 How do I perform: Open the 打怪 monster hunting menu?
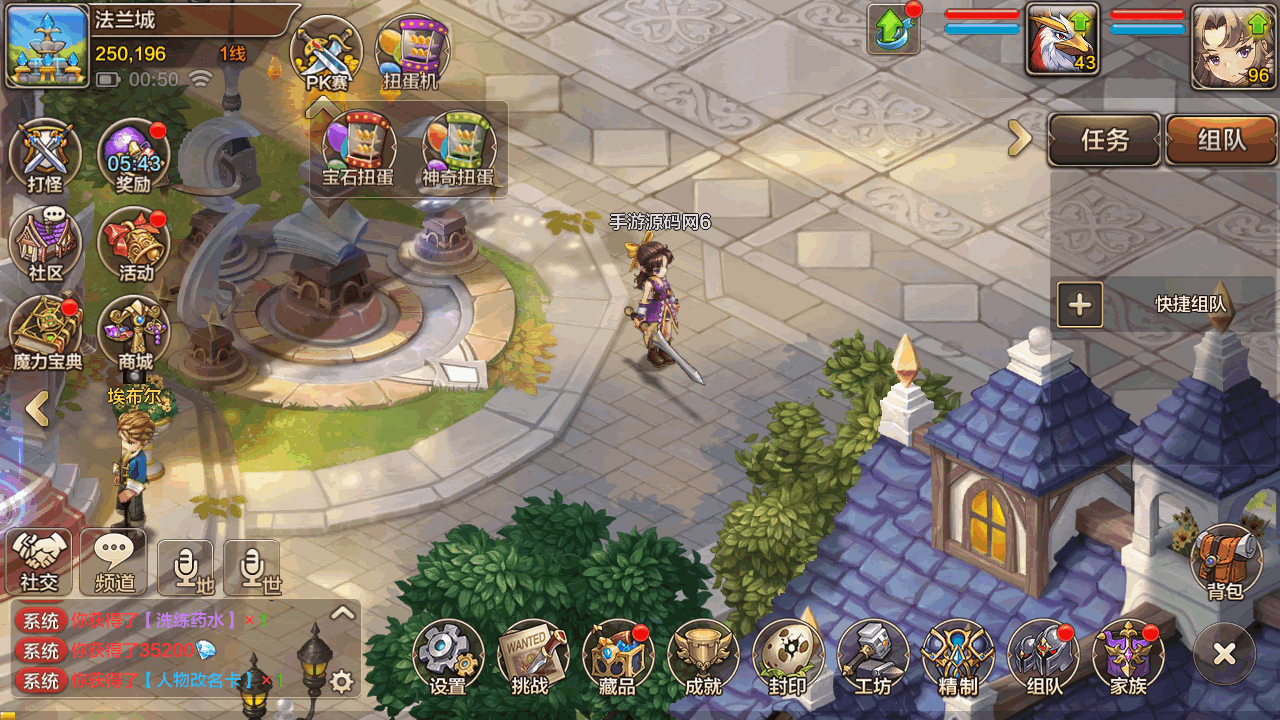45,156
